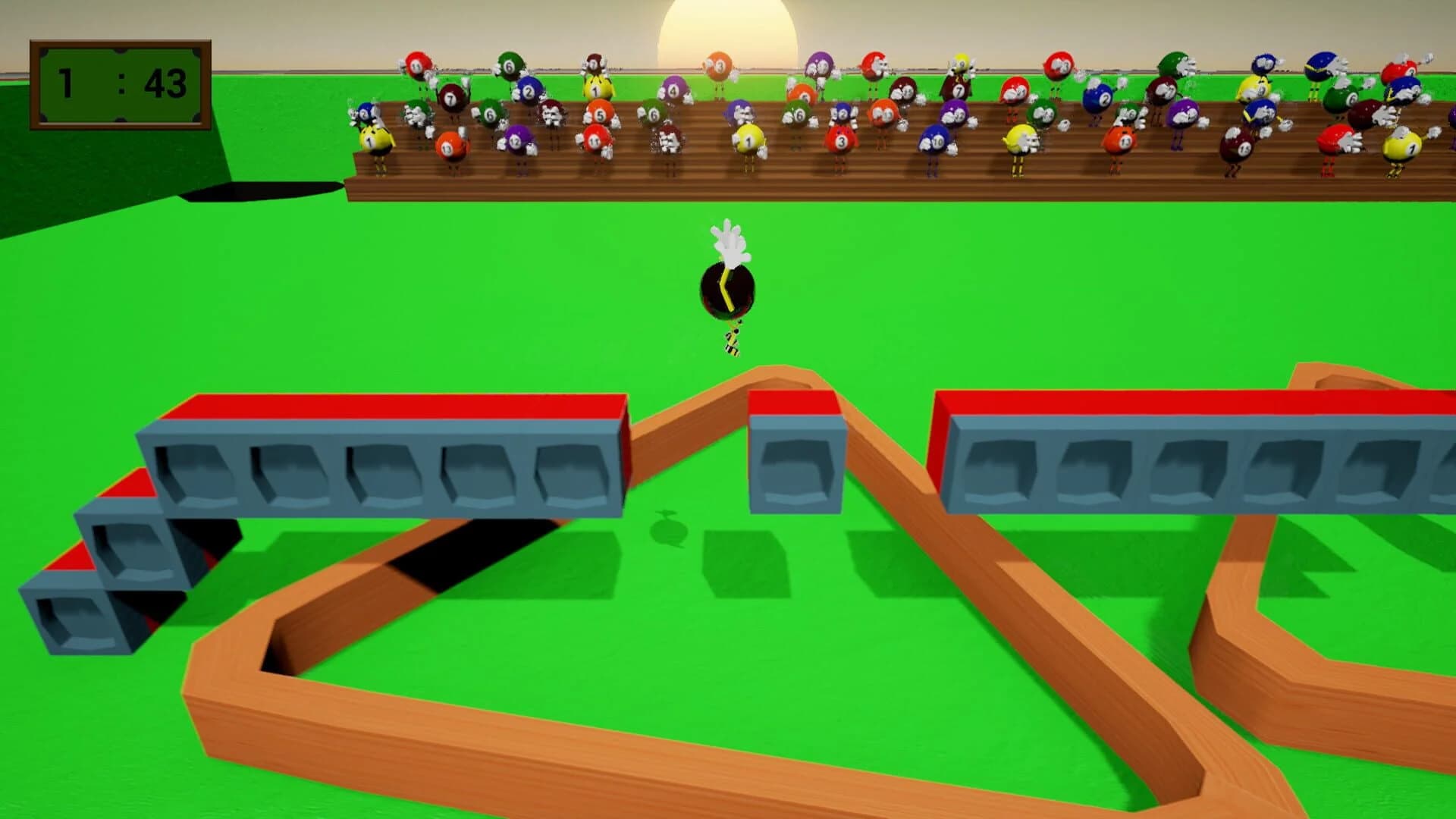Click the orange 5-ball spectator mid-bleachers
Viewport: 1456px width, 819px height.
(600, 115)
